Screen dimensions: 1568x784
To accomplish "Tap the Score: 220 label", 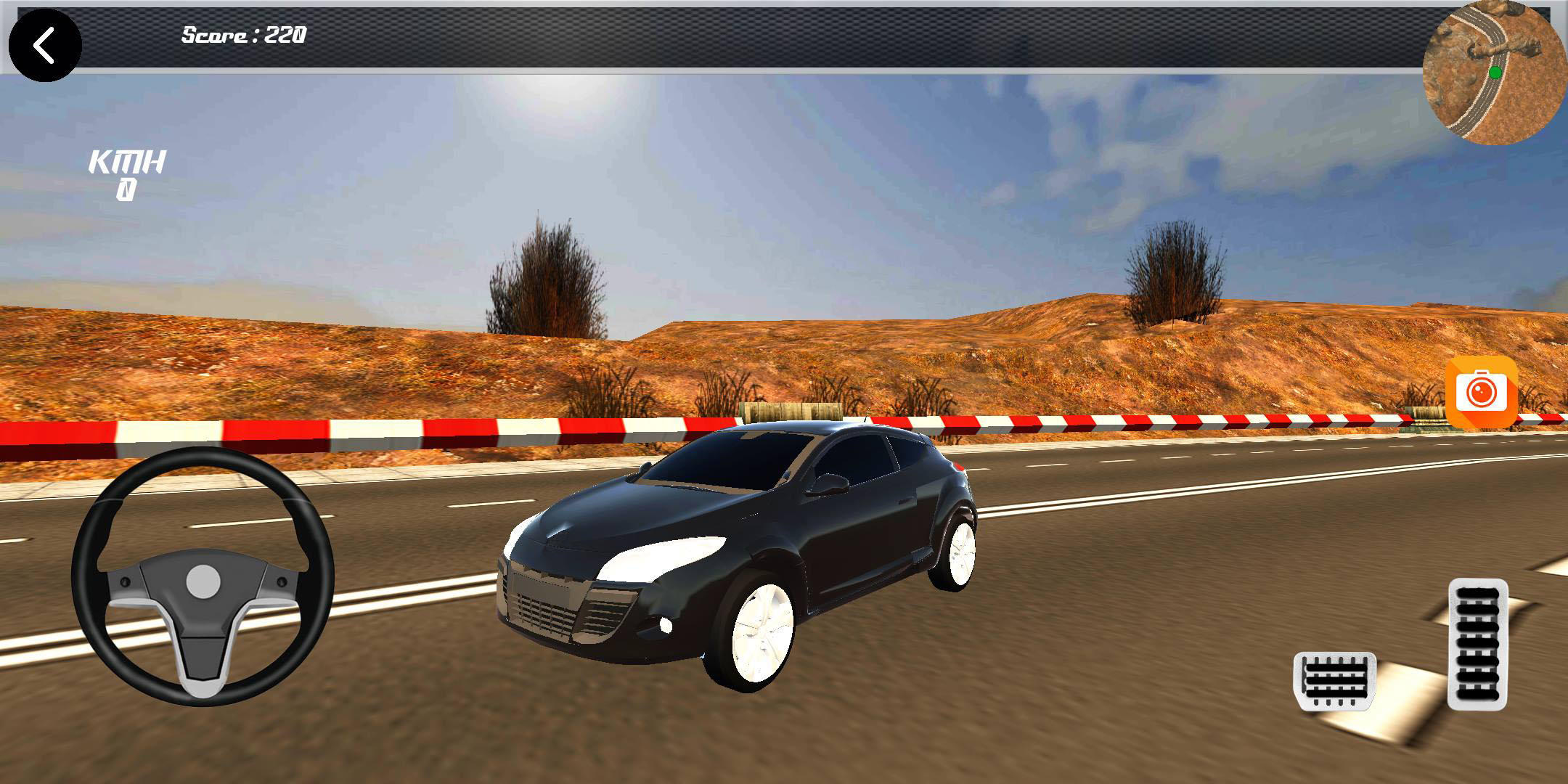I will tap(242, 33).
